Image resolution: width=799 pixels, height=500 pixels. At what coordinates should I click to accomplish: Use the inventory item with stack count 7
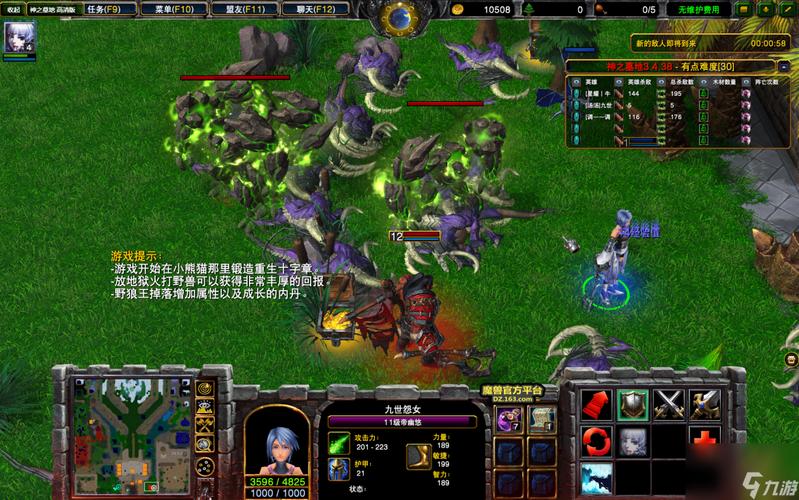(x=509, y=419)
